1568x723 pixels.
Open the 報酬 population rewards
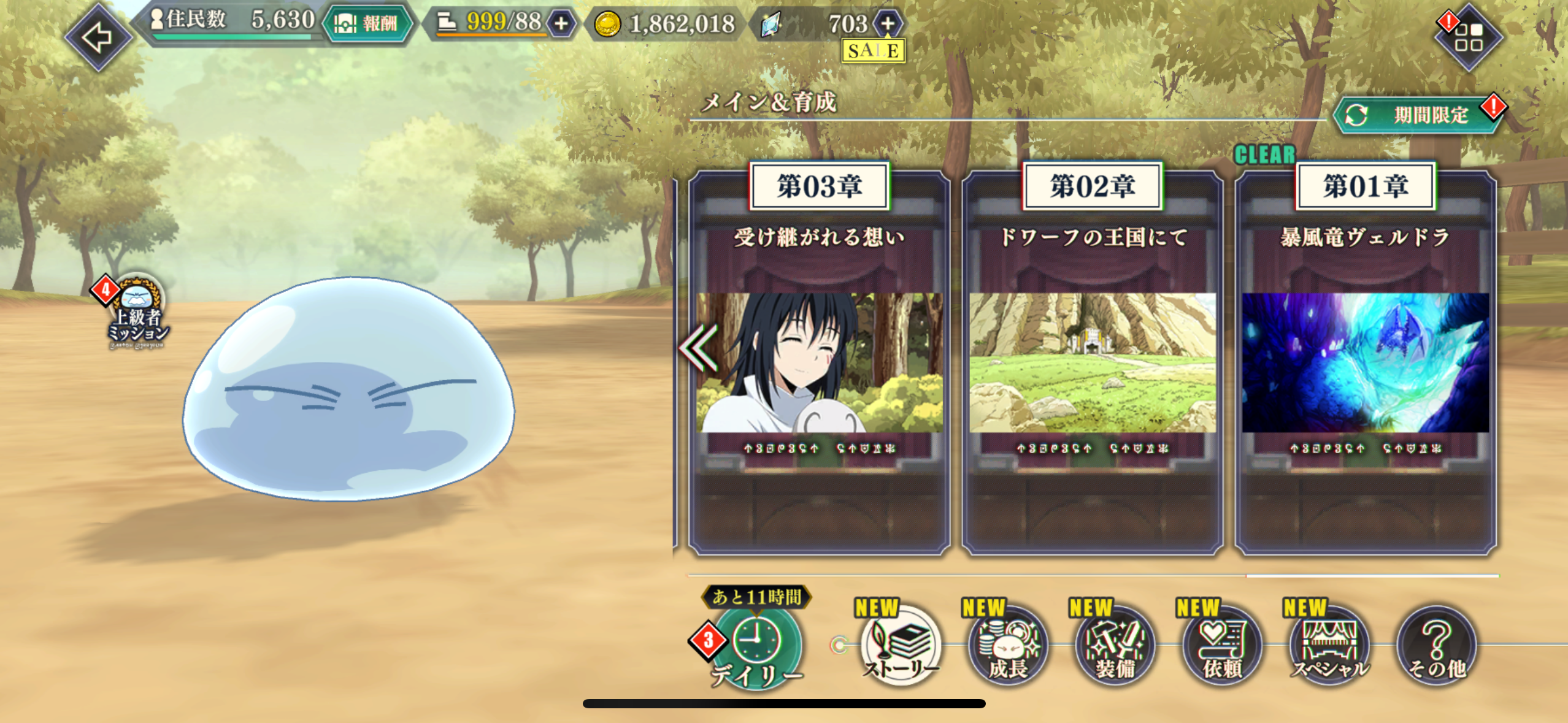pyautogui.click(x=367, y=24)
